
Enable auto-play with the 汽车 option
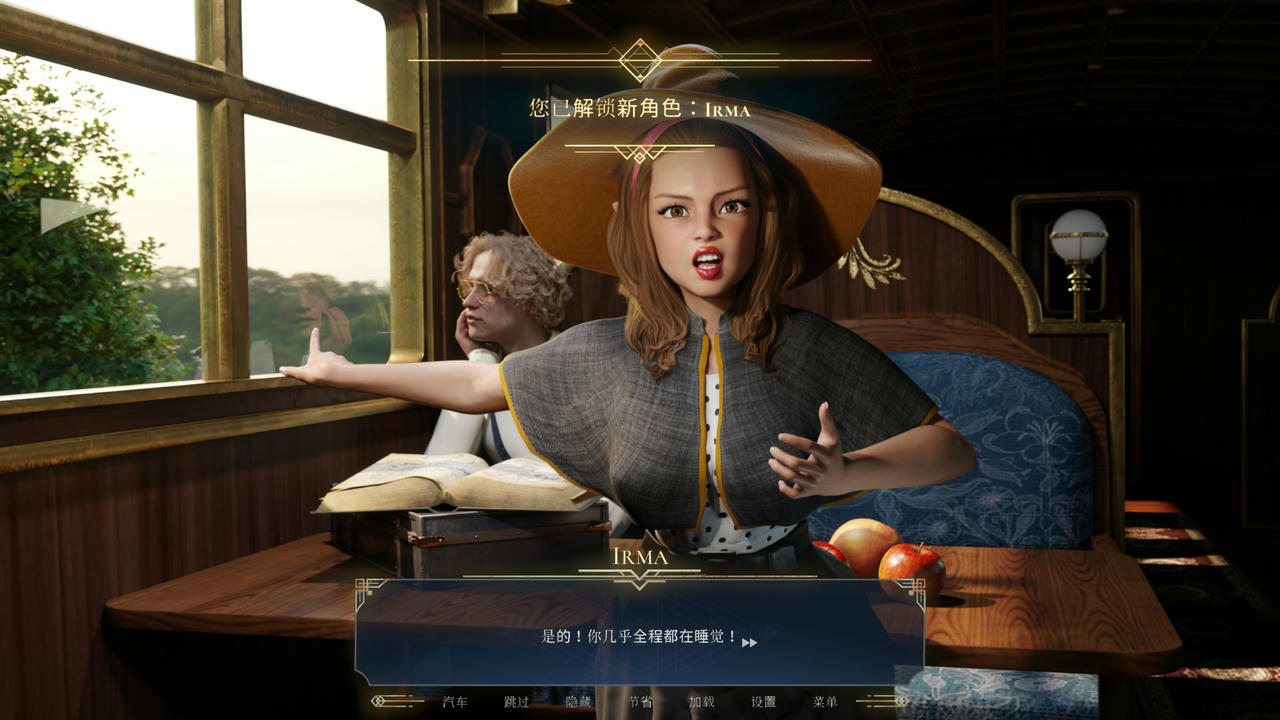pos(455,702)
